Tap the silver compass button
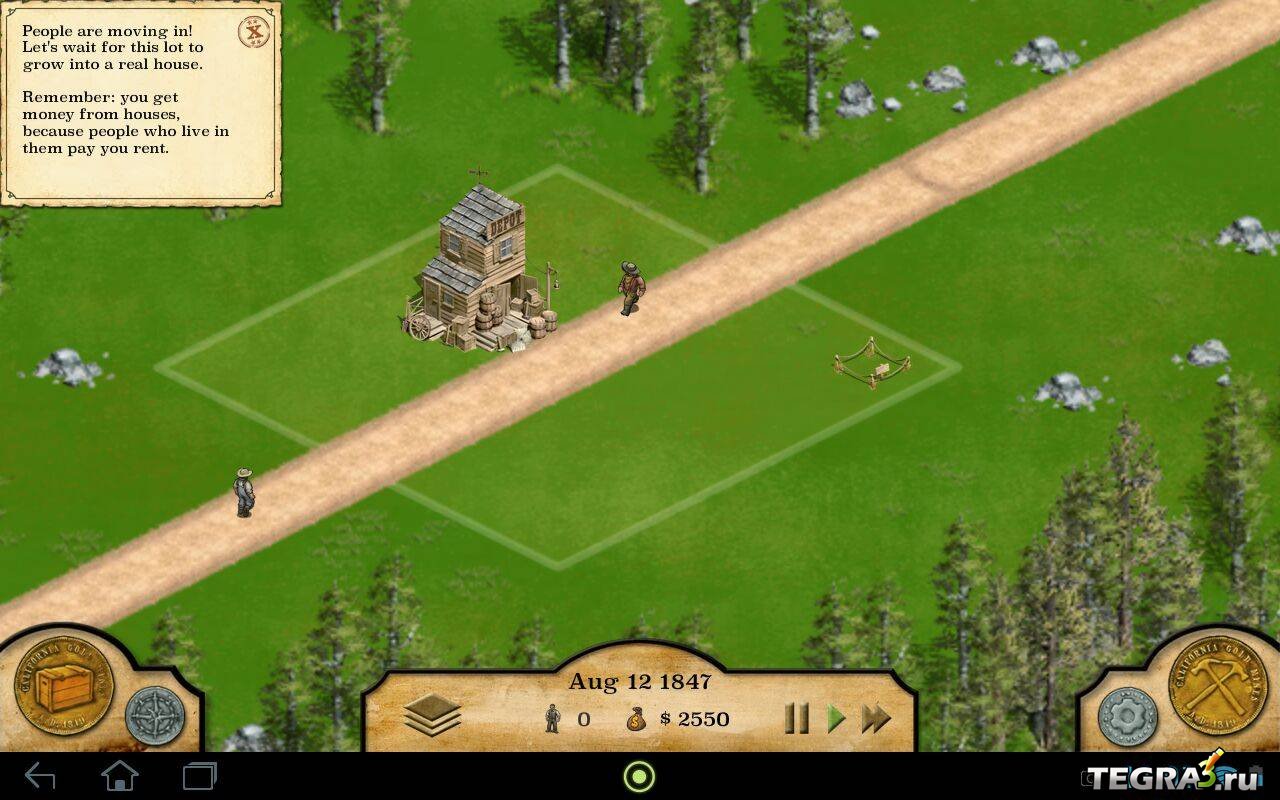Screen dimensions: 1280x800 155,716
